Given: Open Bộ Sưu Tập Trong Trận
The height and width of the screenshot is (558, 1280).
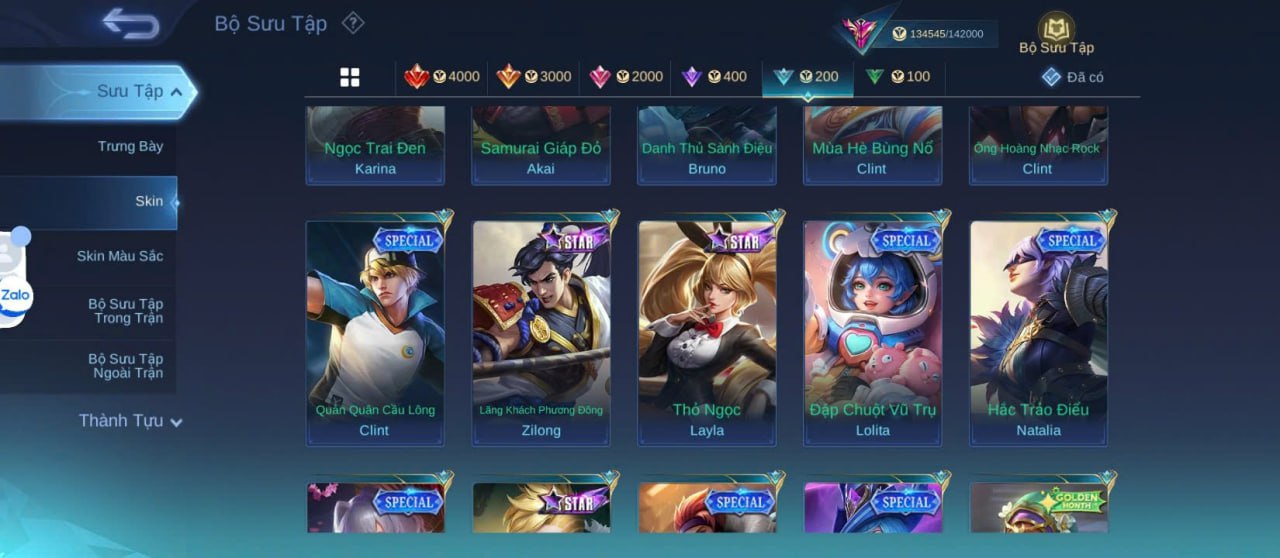Looking at the screenshot, I should point(125,311).
